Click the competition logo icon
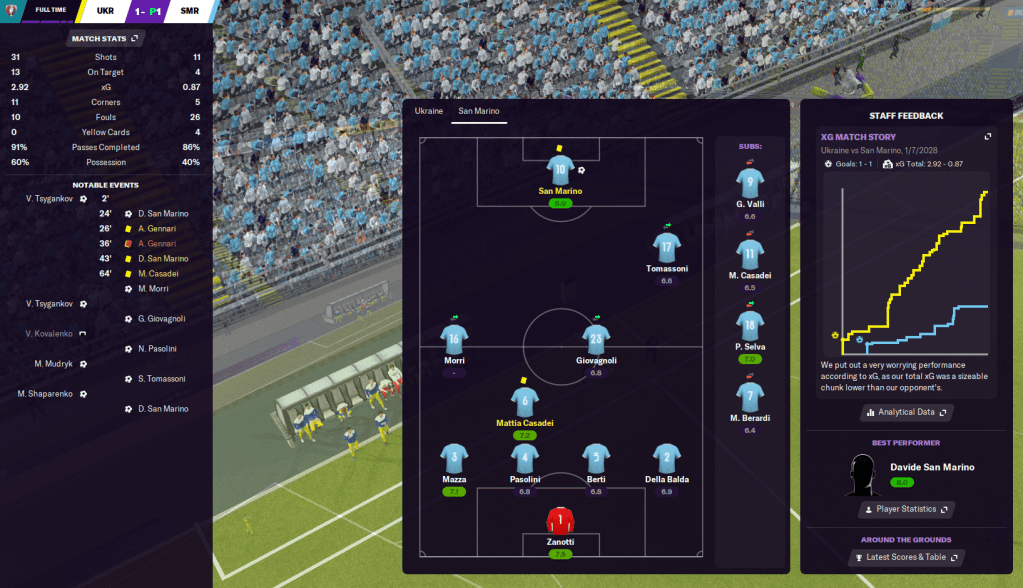1023x588 pixels. 12,12
